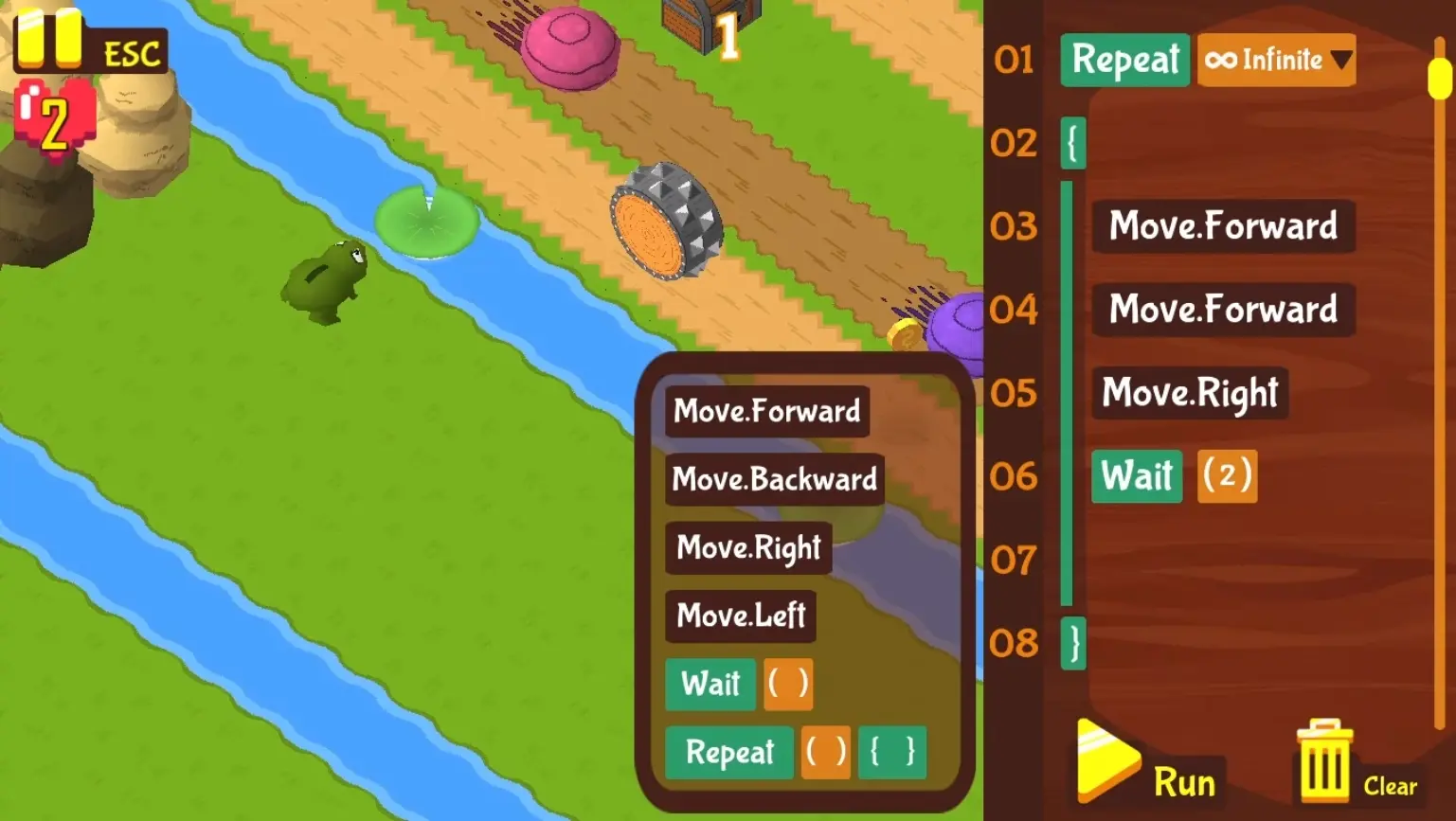Viewport: 1456px width, 821px height.
Task: Click the code panel's yellow scrollbar handle
Action: coord(1439,78)
